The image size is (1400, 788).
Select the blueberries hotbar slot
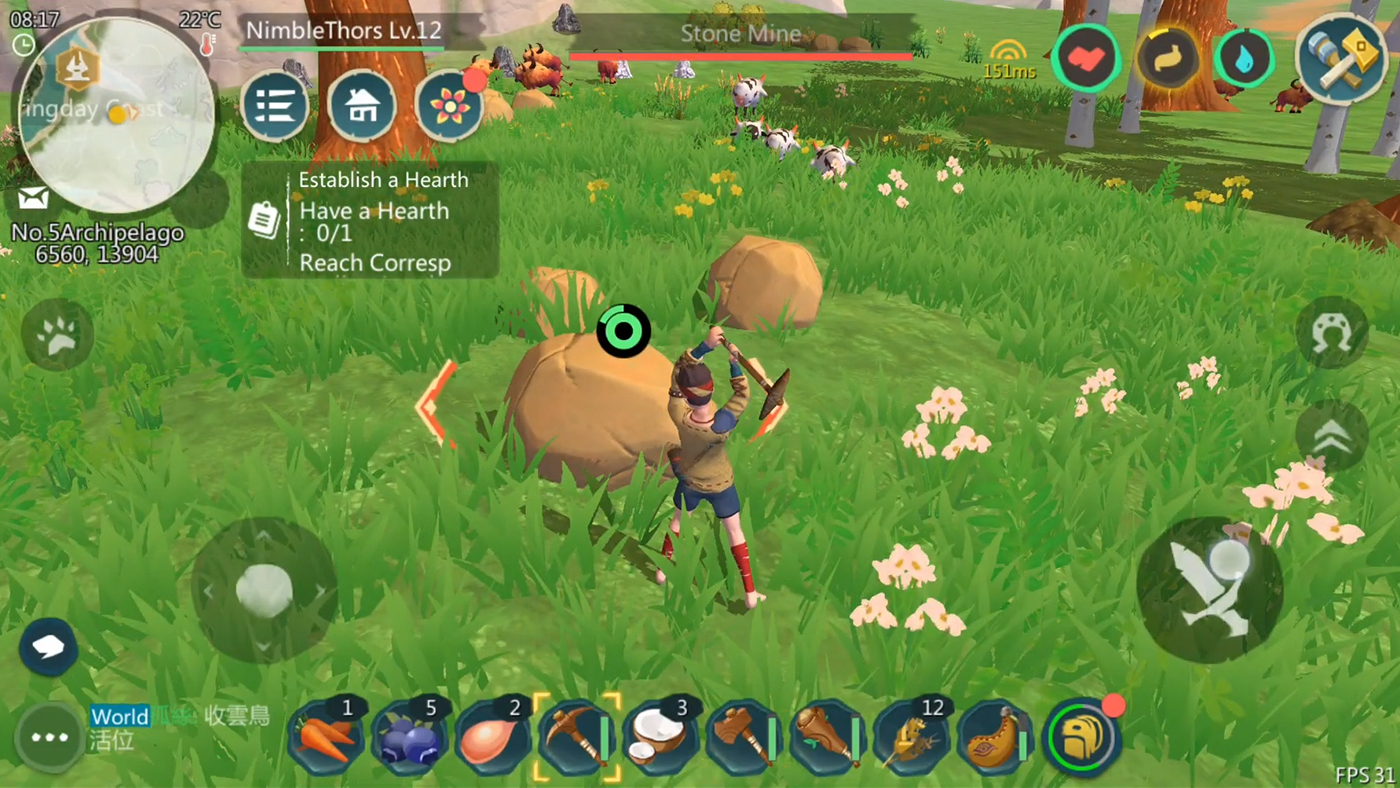[409, 739]
